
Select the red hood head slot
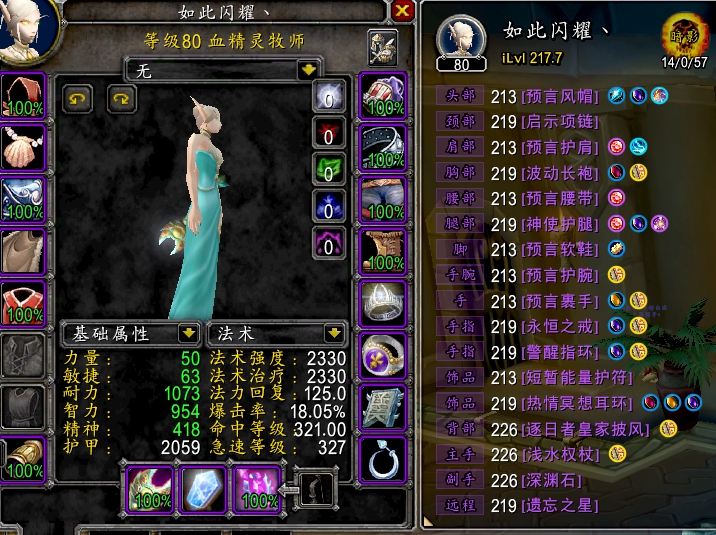[x=22, y=95]
